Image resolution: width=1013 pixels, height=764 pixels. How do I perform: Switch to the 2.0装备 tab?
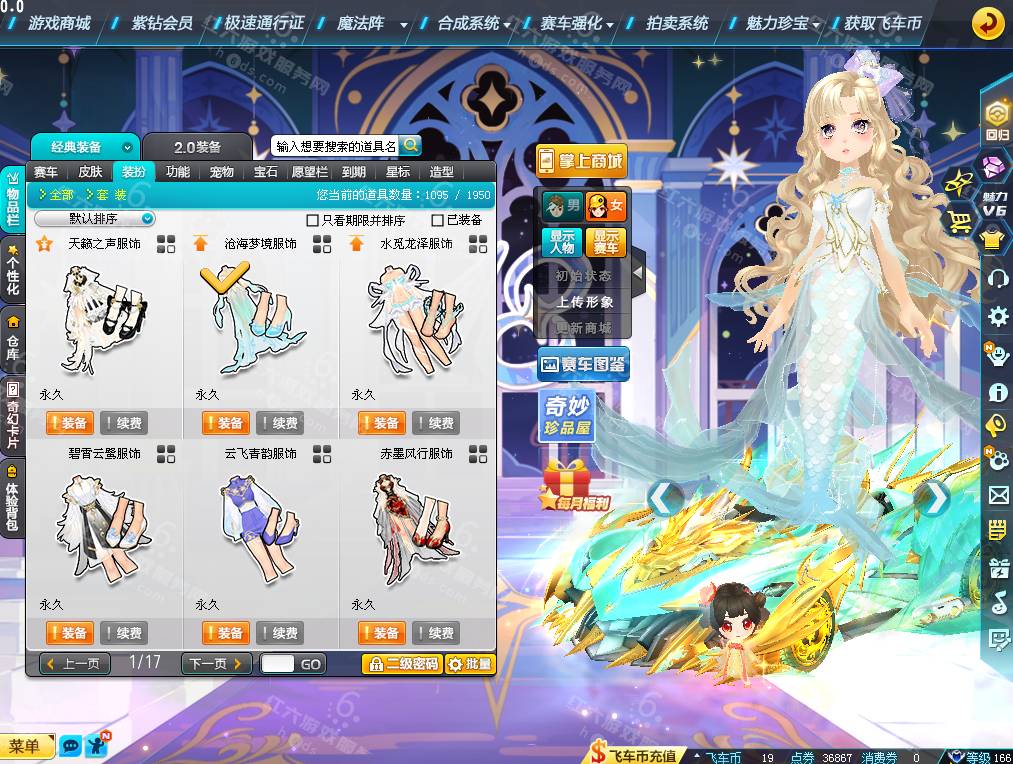coord(198,147)
